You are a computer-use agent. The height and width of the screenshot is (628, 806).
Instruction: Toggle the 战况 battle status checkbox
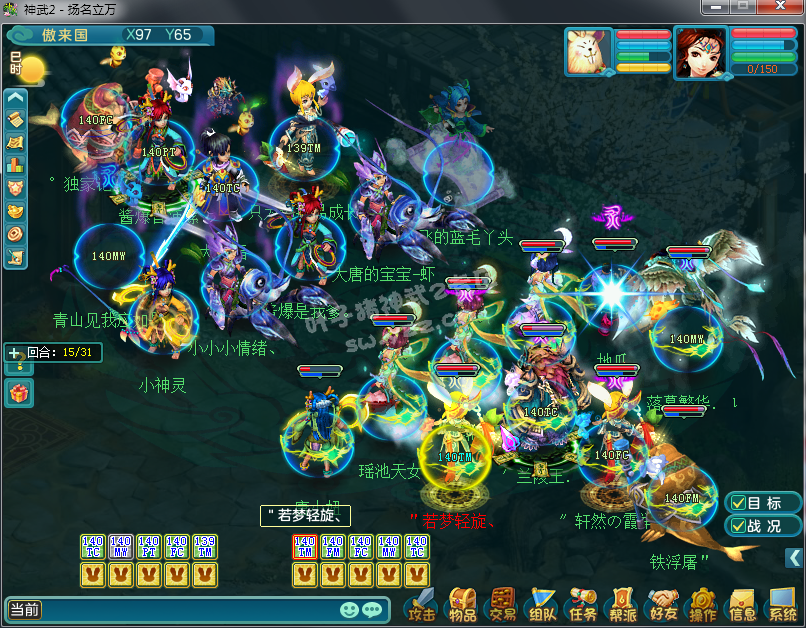point(738,526)
